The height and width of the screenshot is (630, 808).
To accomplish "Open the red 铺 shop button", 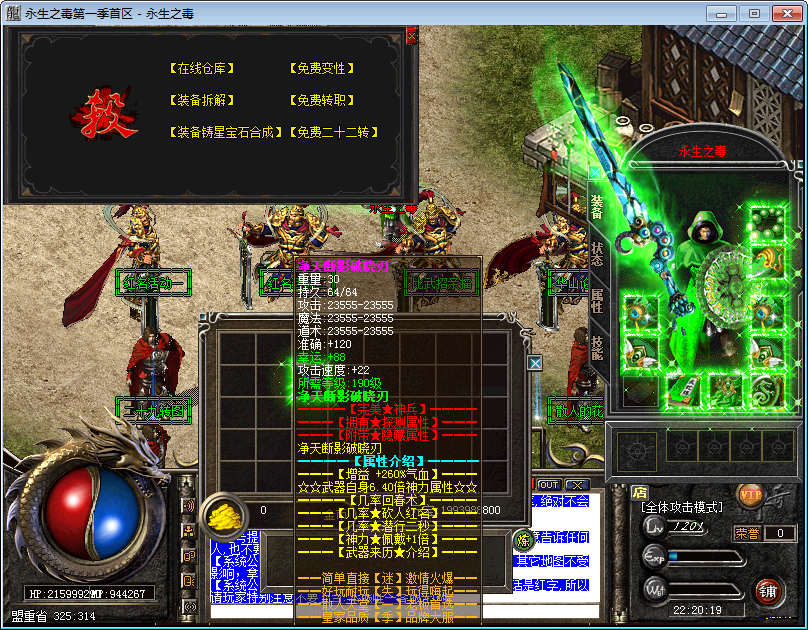I will 768,590.
